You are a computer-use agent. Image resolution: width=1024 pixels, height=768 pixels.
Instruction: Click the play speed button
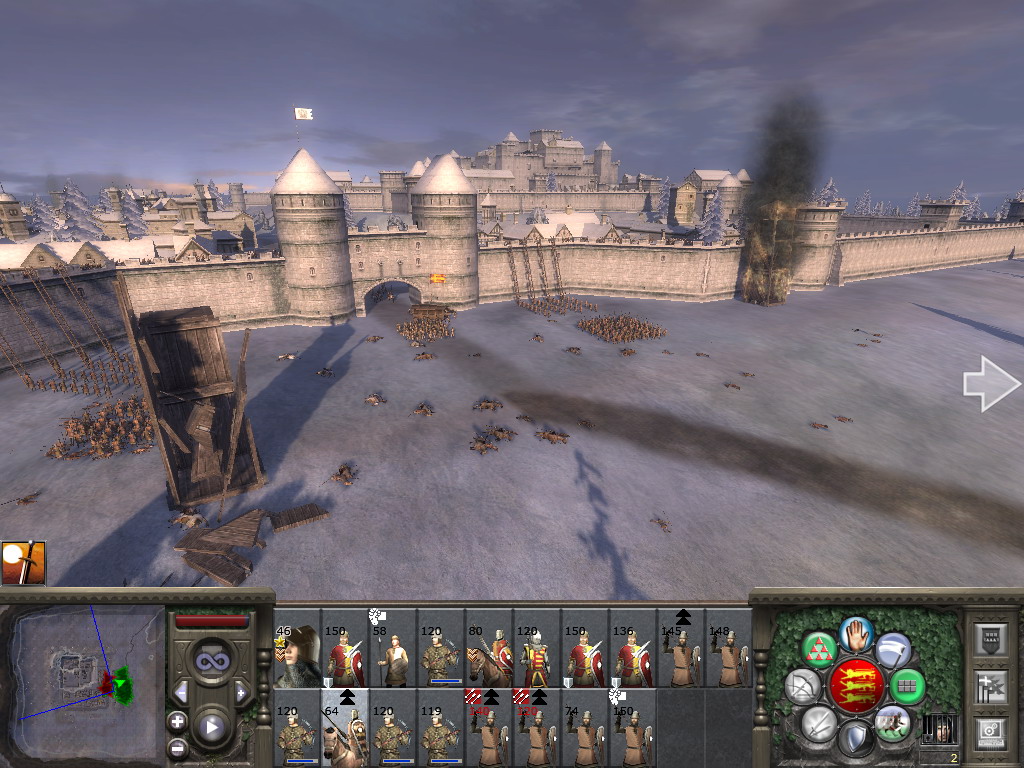[x=211, y=727]
